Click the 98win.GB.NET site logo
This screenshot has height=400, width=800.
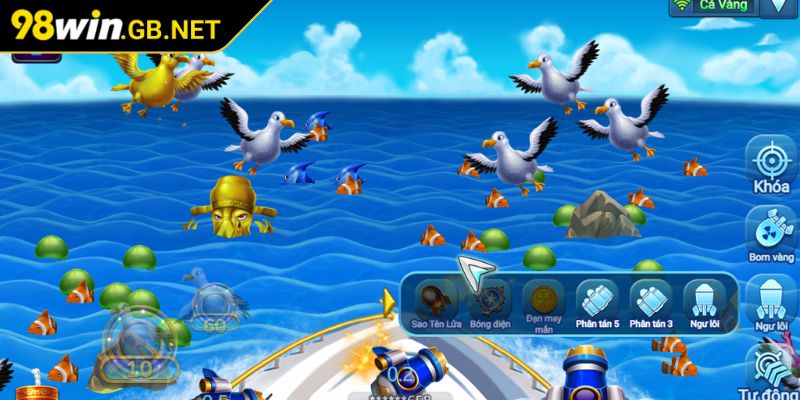pos(113,26)
